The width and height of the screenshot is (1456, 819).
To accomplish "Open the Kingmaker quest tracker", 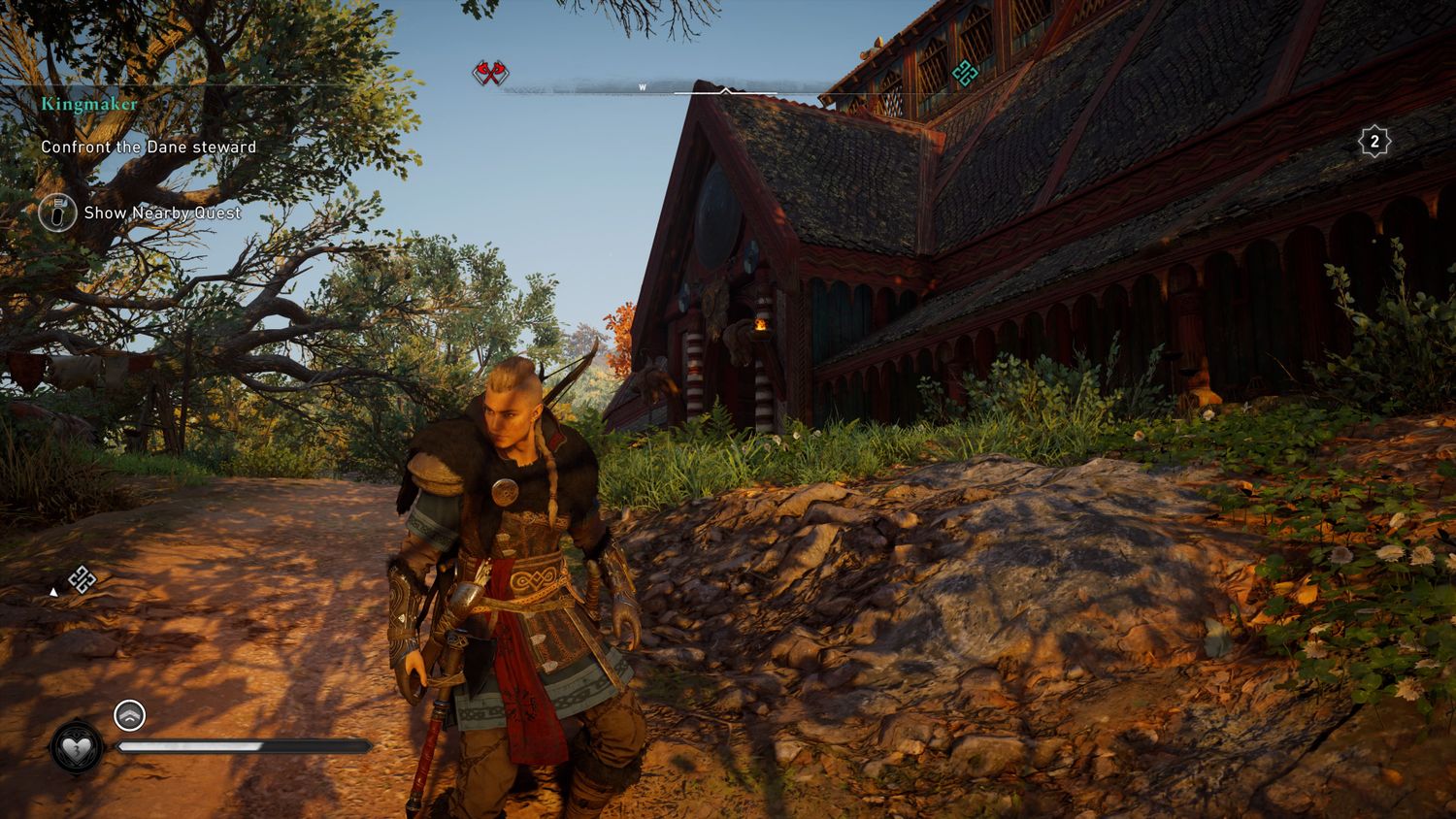I will 89,104.
